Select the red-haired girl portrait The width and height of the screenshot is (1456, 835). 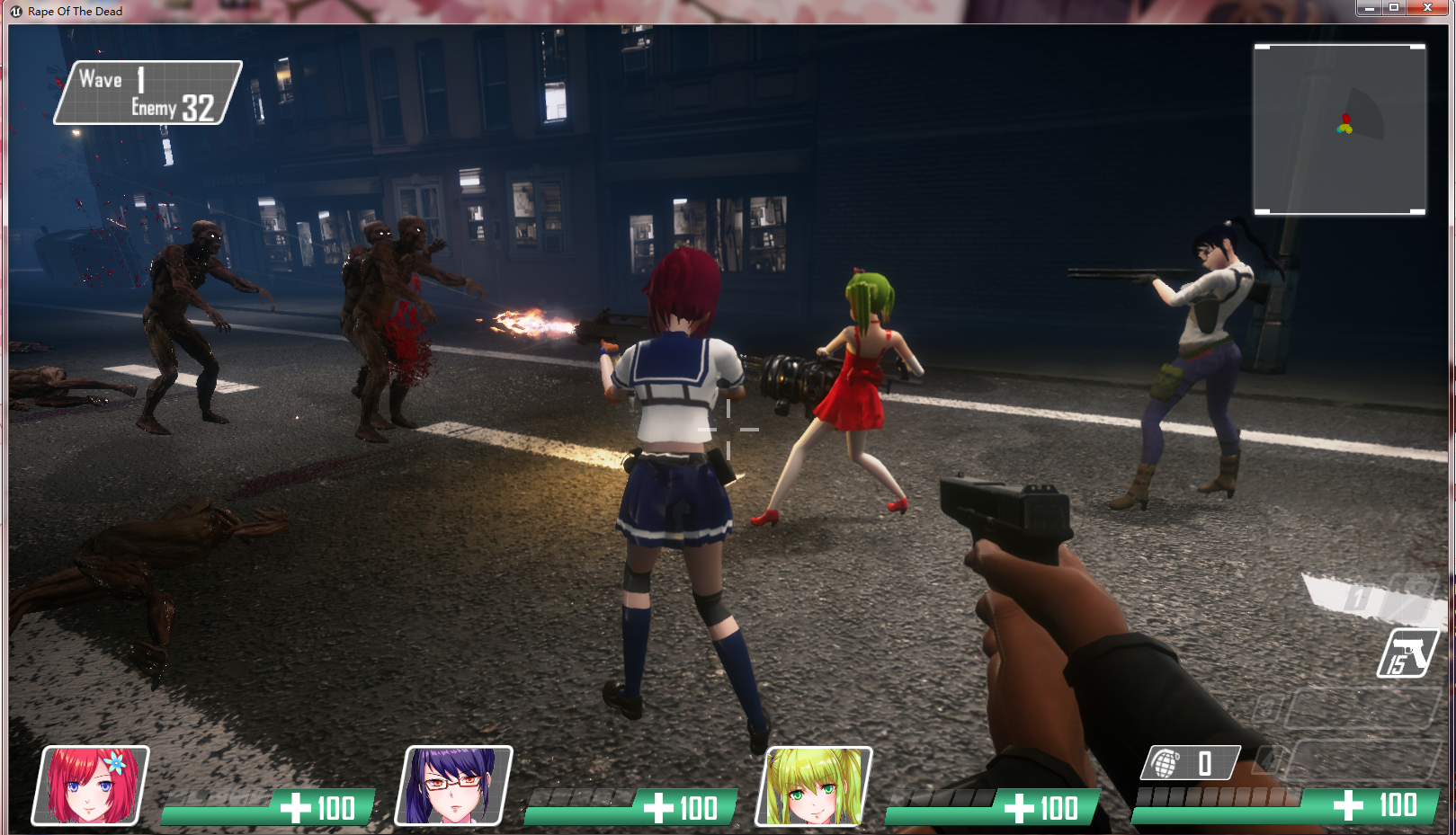(x=91, y=786)
